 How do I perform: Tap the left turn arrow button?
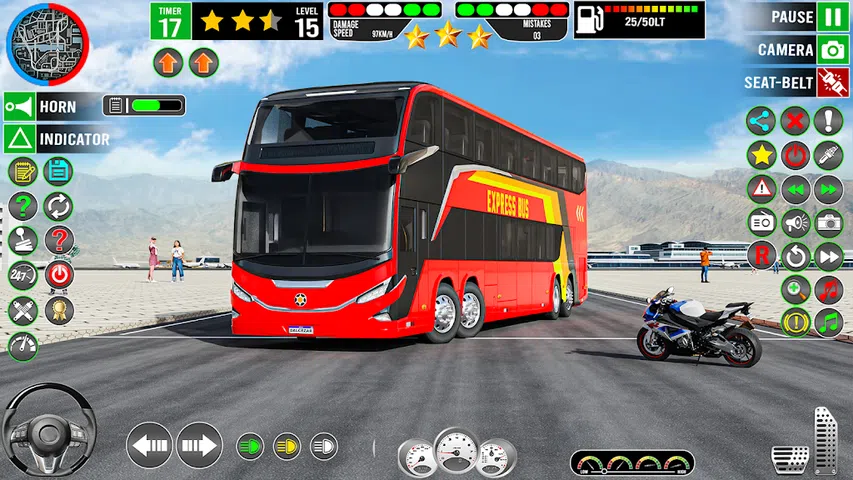[150, 444]
